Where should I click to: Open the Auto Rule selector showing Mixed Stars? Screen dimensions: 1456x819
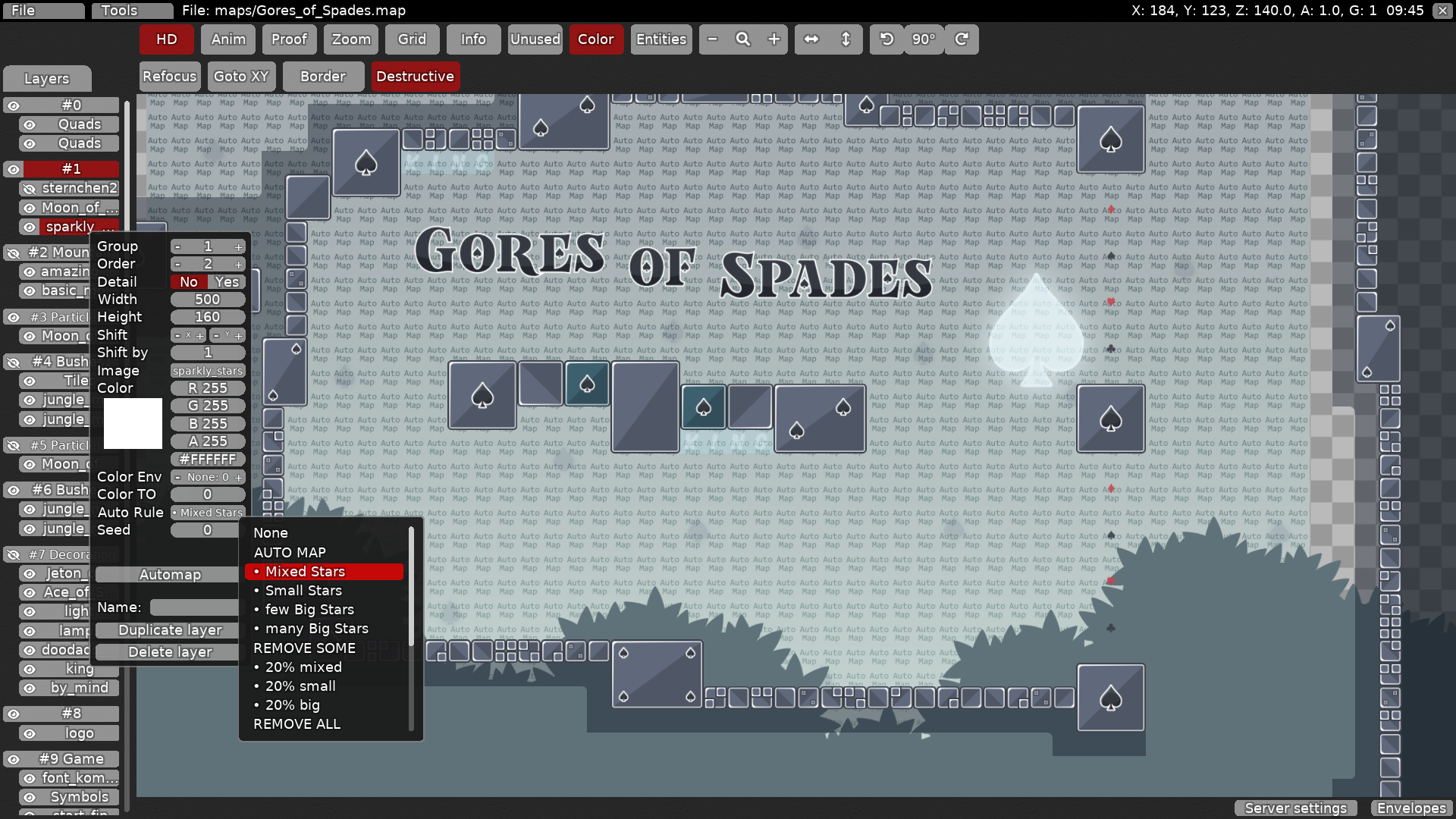click(207, 513)
